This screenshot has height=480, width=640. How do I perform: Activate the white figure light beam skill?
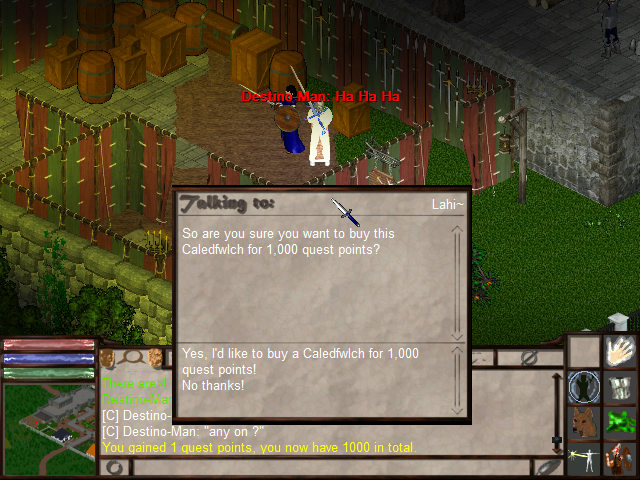pos(585,458)
